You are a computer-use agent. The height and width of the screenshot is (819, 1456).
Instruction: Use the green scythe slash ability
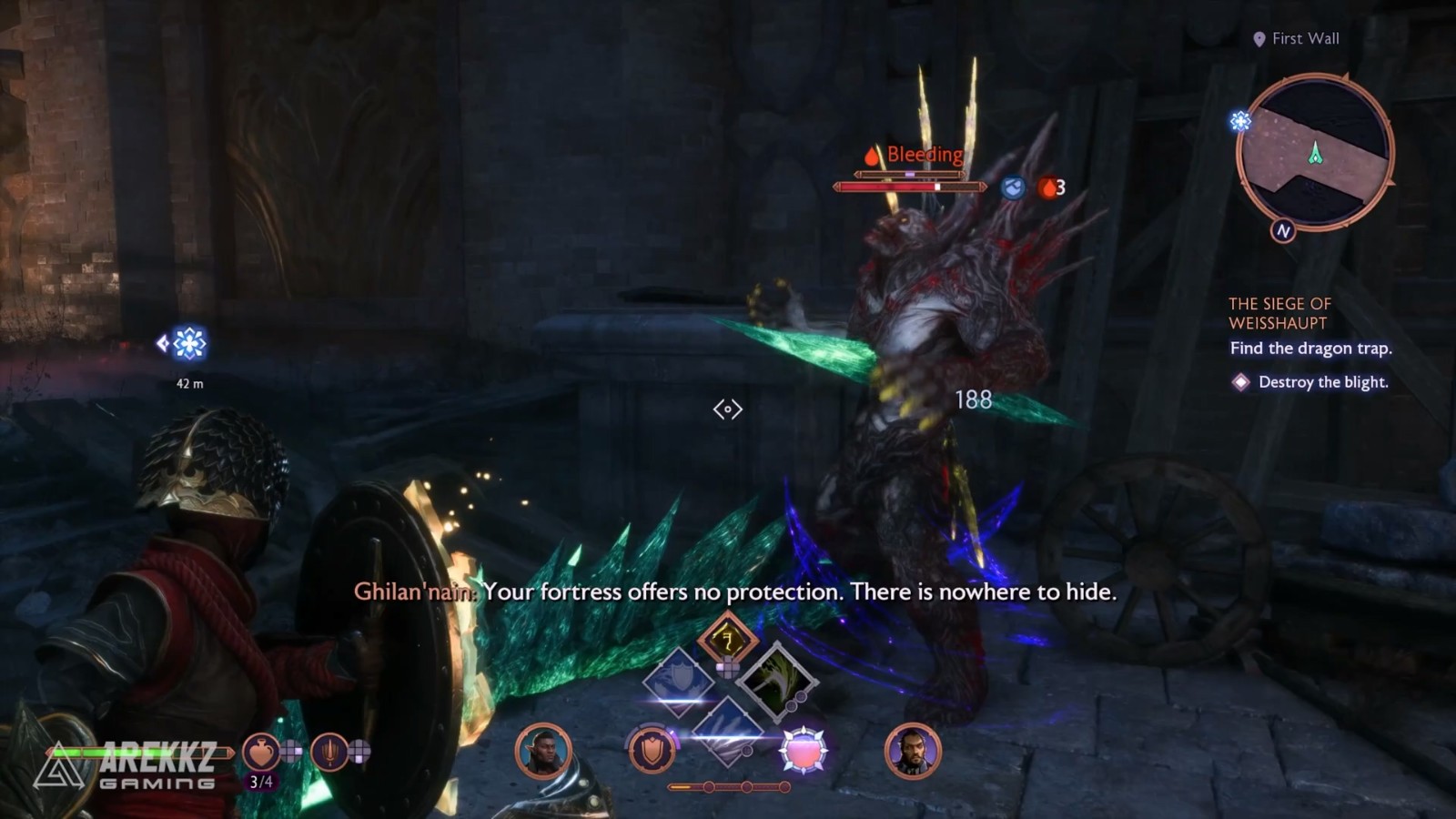(x=776, y=679)
